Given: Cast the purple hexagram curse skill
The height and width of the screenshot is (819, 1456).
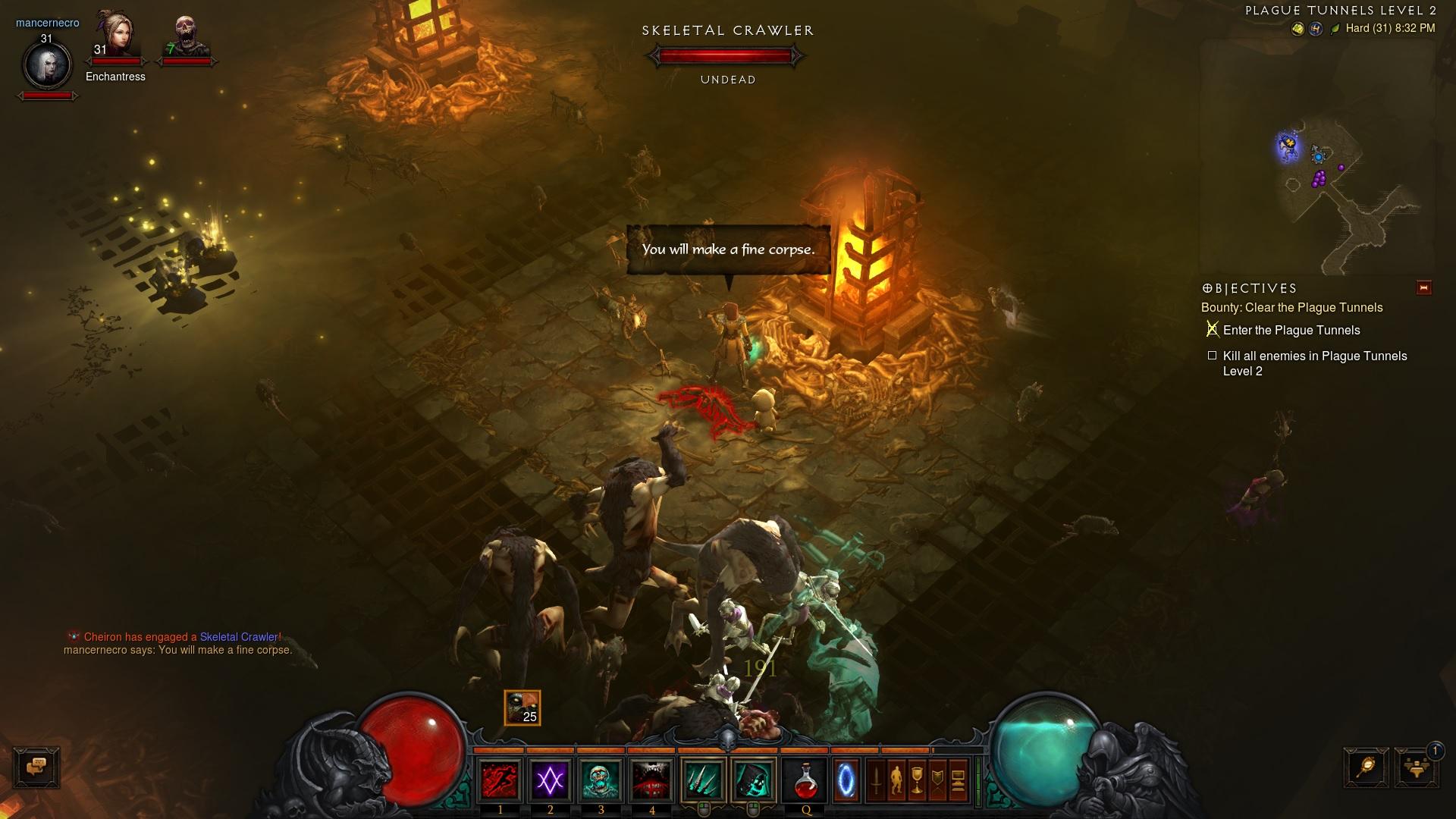Looking at the screenshot, I should (x=551, y=780).
